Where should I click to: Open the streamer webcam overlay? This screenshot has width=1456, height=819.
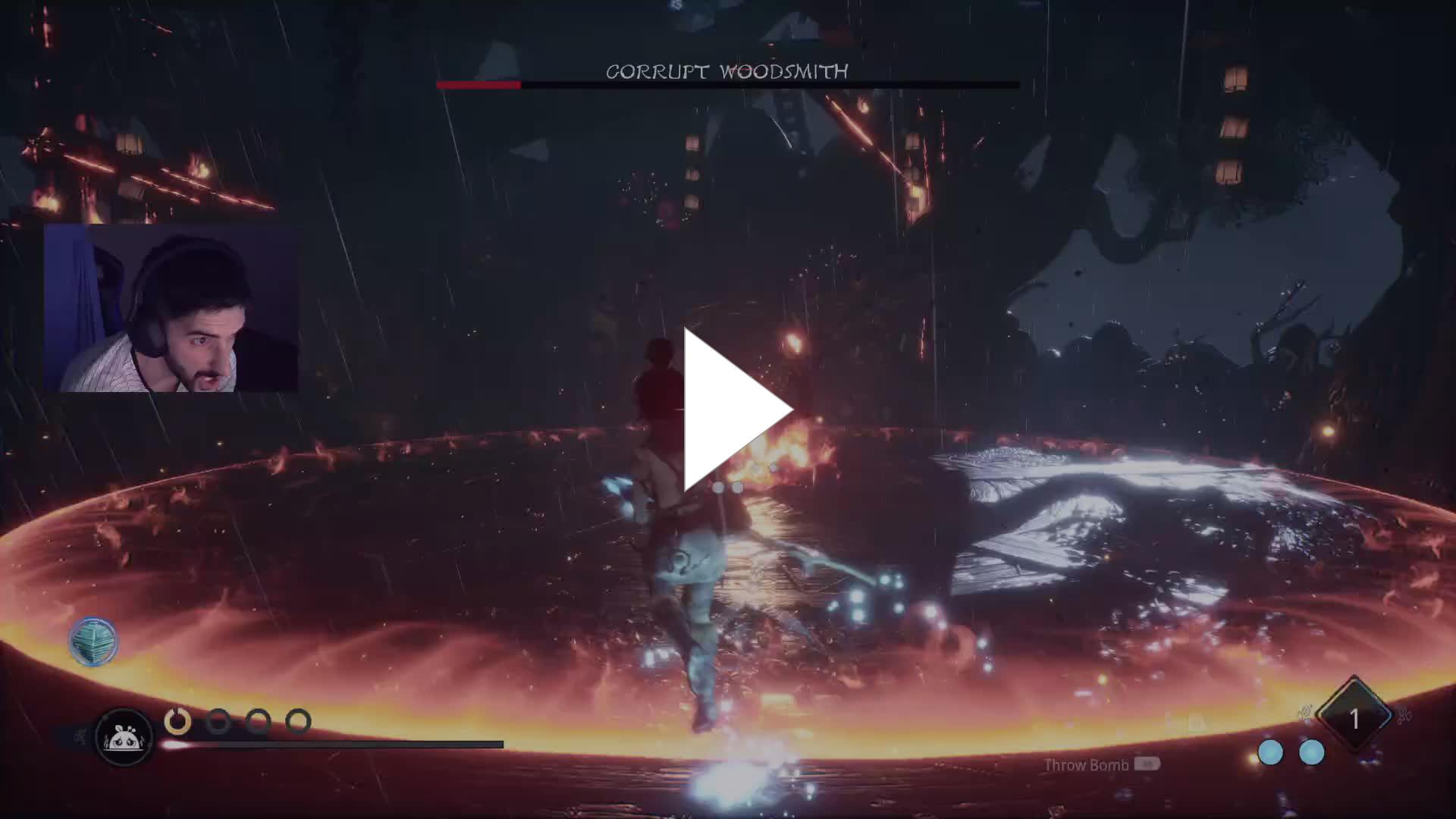click(x=171, y=308)
